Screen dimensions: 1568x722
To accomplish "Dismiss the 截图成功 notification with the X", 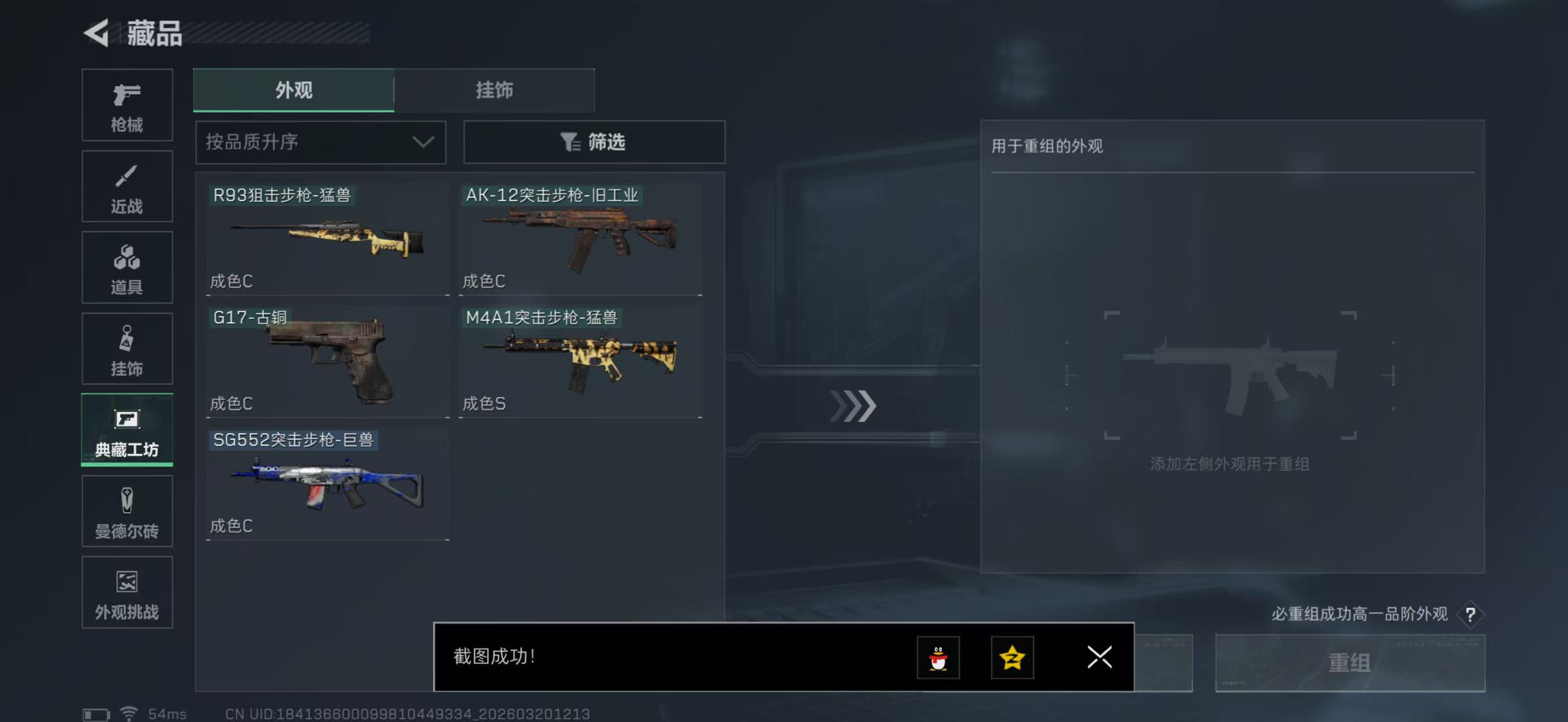I will [x=1099, y=658].
